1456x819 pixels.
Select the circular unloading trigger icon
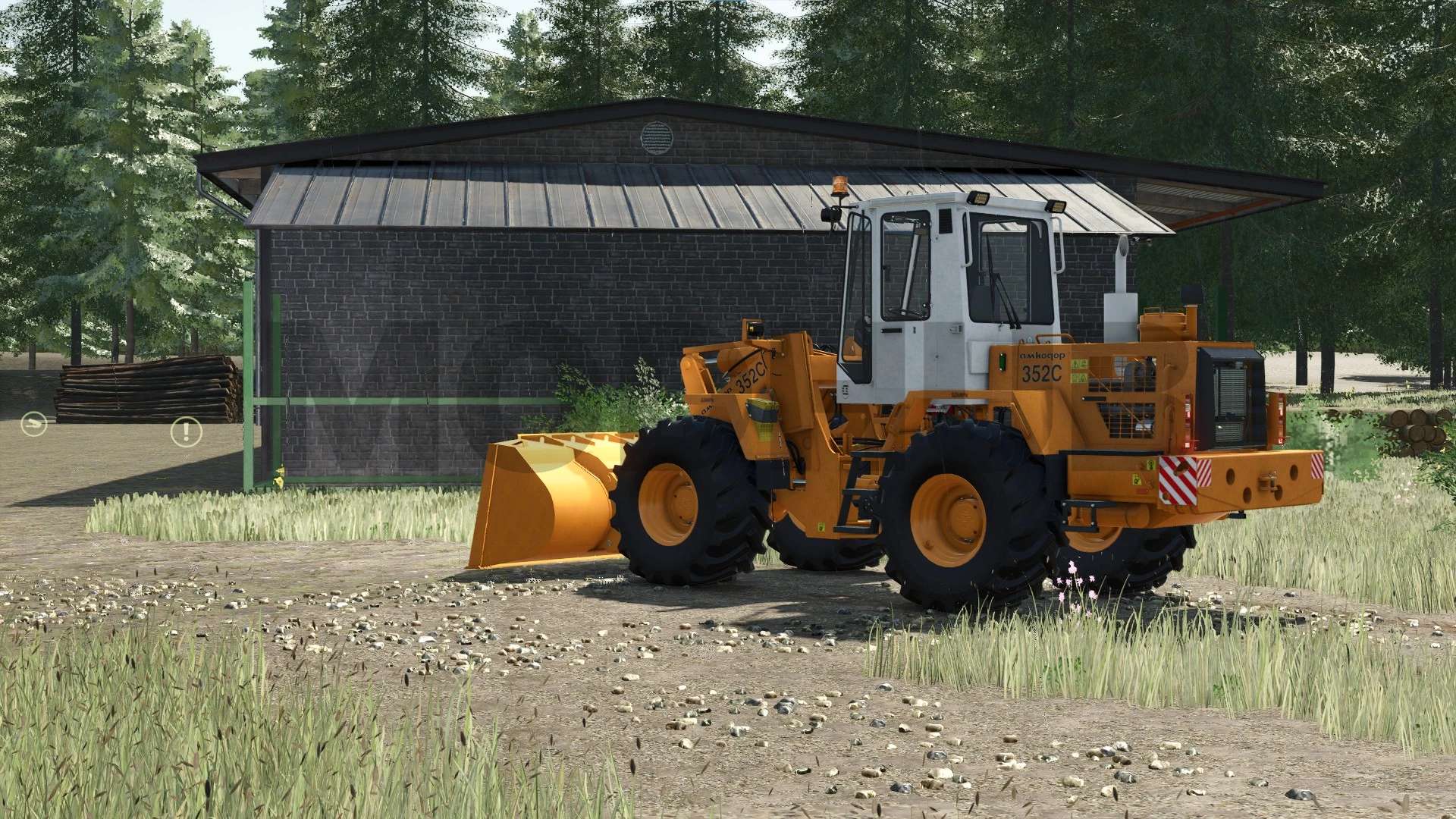(x=35, y=422)
